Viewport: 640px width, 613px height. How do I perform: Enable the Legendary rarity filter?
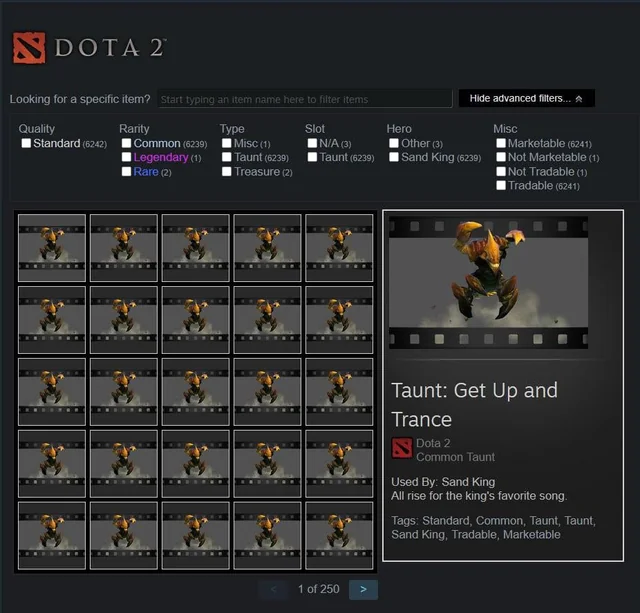coord(126,158)
